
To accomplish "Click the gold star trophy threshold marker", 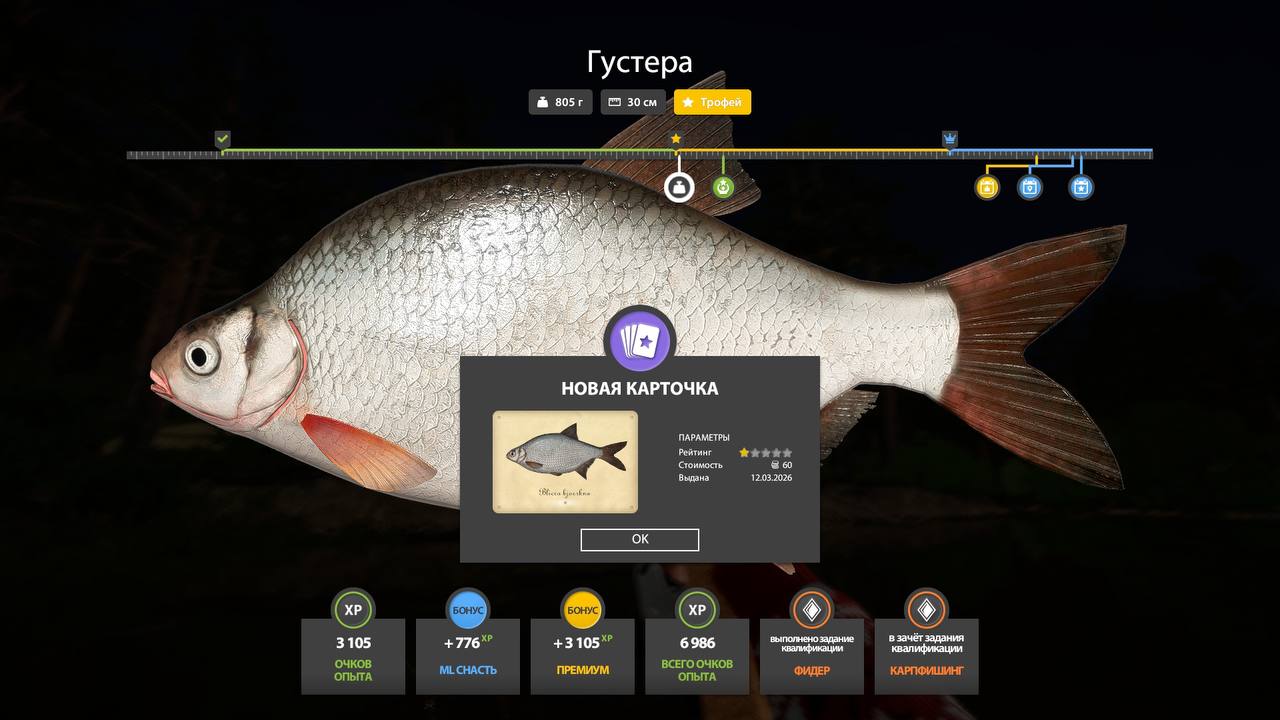I will tap(676, 139).
